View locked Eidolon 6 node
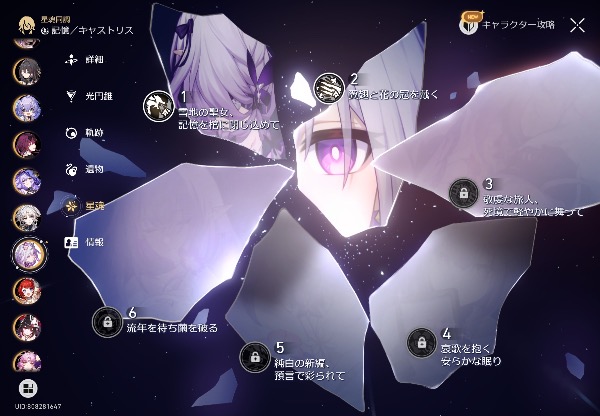Image resolution: width=600 pixels, height=416 pixels. click(x=107, y=321)
